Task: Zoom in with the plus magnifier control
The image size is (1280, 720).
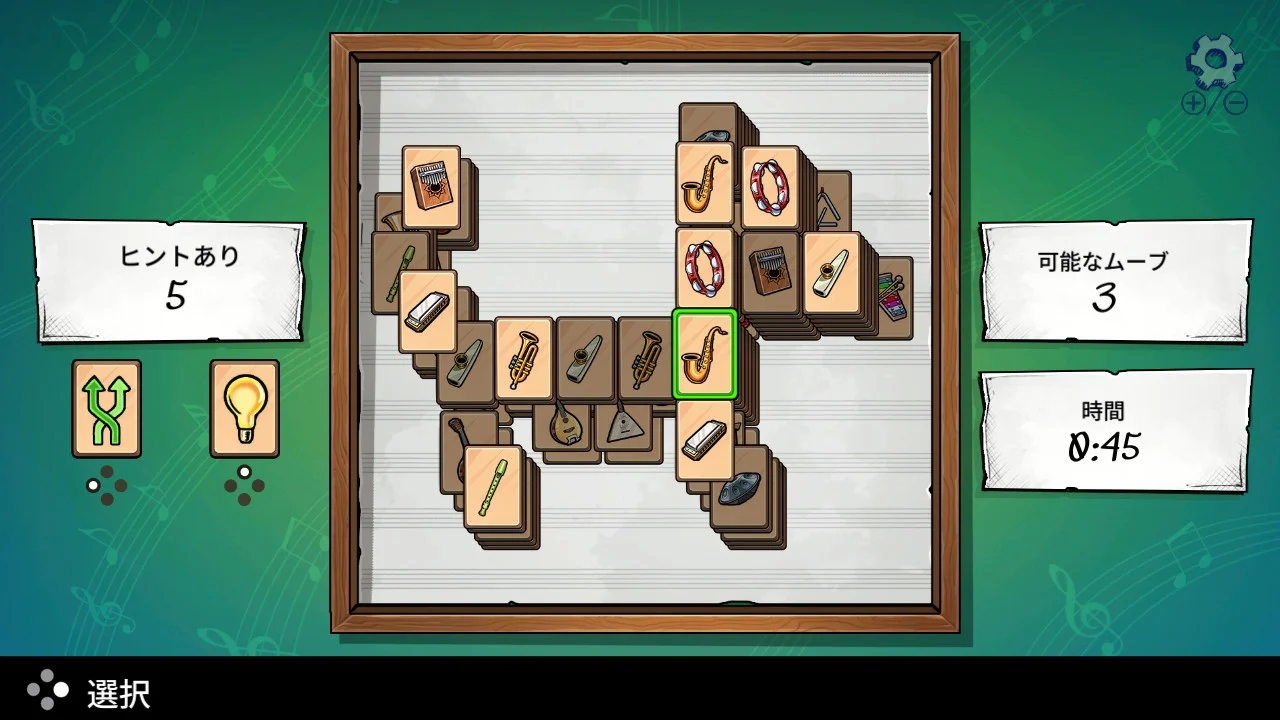Action: point(1192,103)
